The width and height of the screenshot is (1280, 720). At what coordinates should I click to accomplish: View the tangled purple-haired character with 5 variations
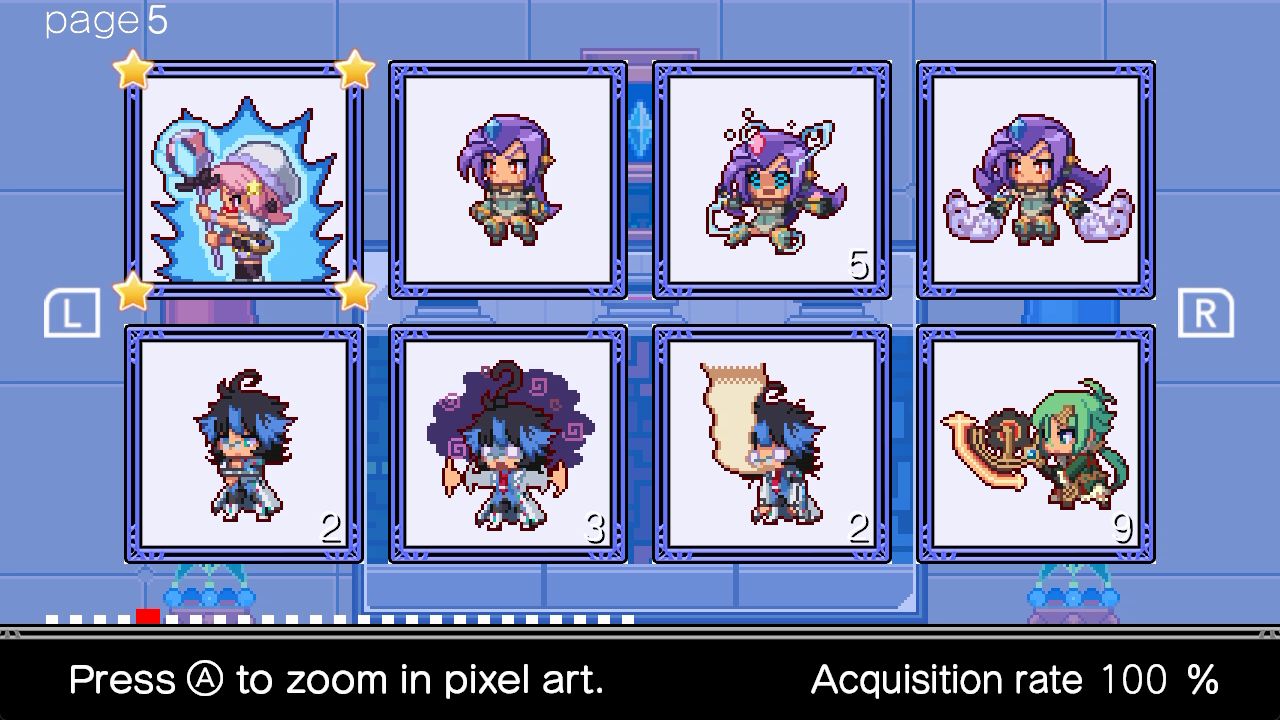(772, 180)
